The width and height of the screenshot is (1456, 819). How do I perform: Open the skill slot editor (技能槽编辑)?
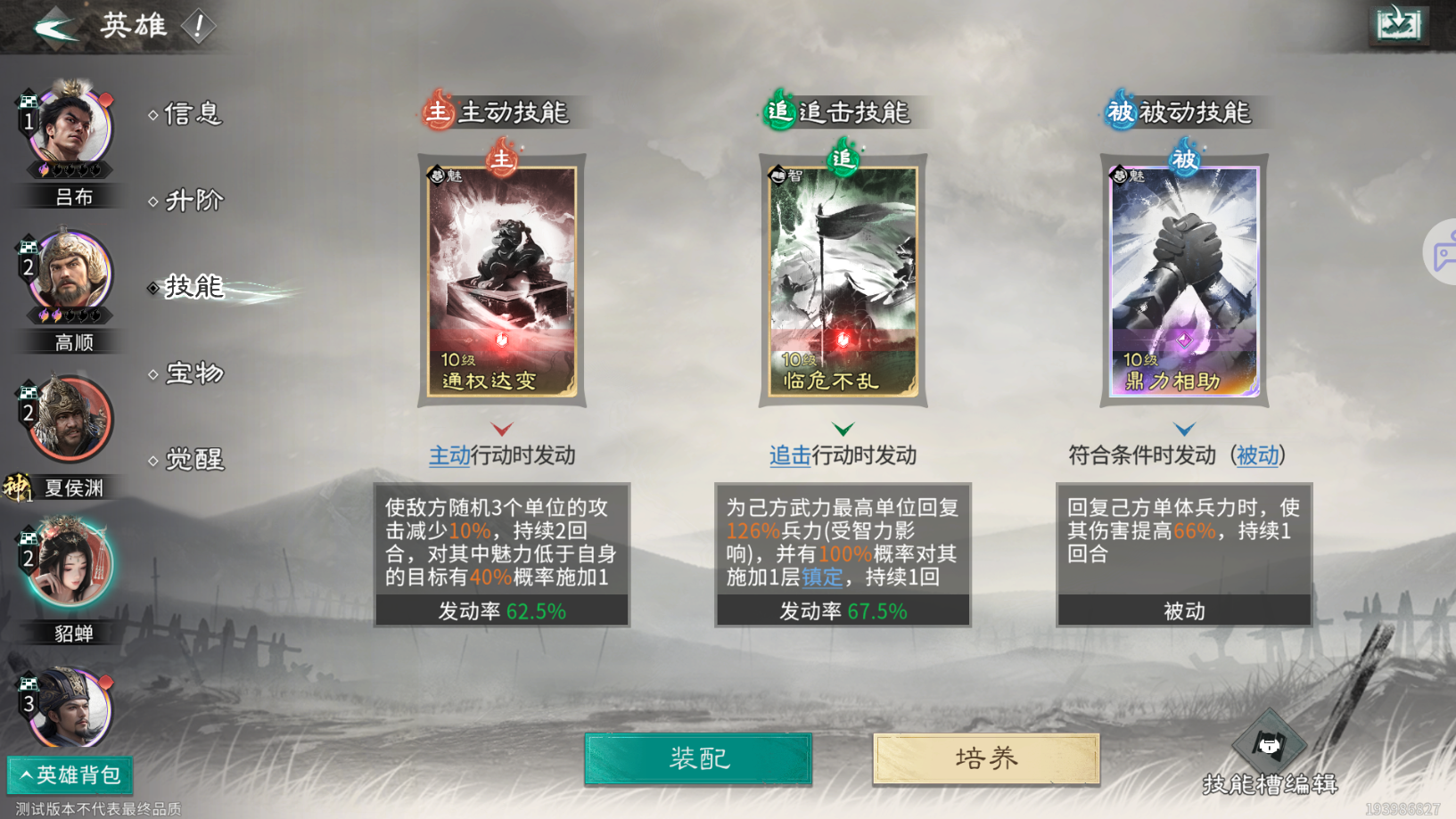click(1271, 747)
